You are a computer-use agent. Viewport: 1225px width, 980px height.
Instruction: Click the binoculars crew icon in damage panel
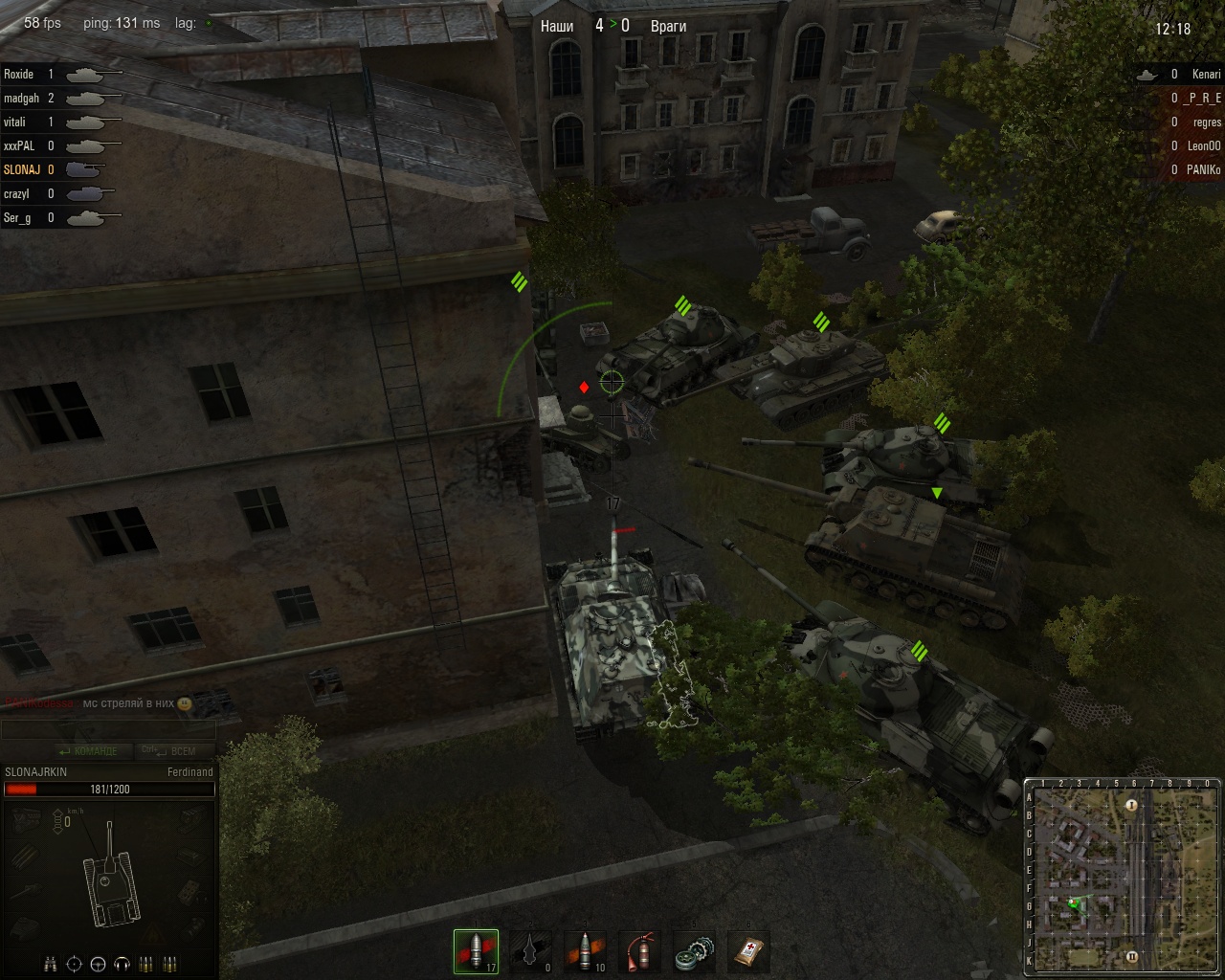(52, 964)
